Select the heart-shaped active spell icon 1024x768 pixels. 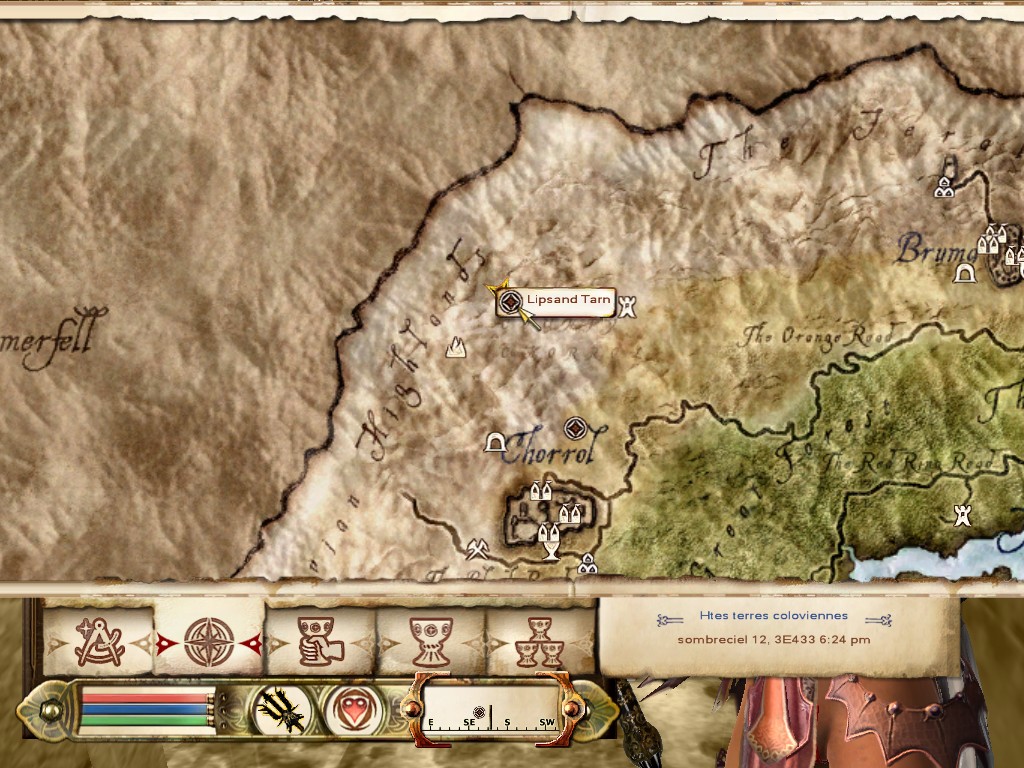353,709
